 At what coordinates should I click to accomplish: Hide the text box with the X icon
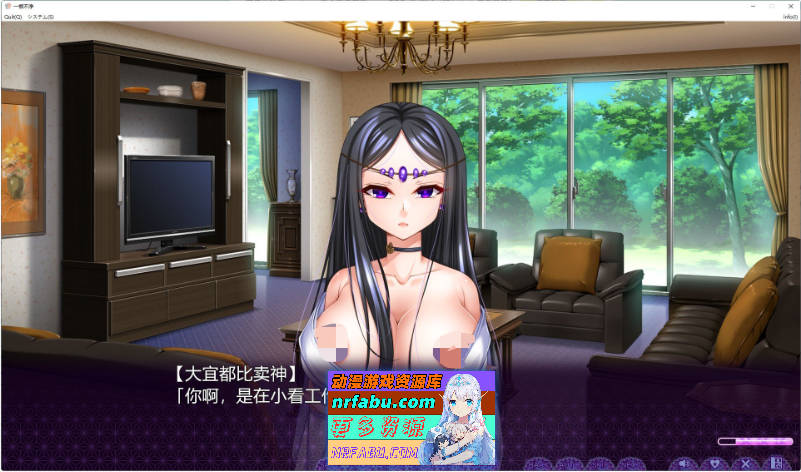tap(745, 463)
